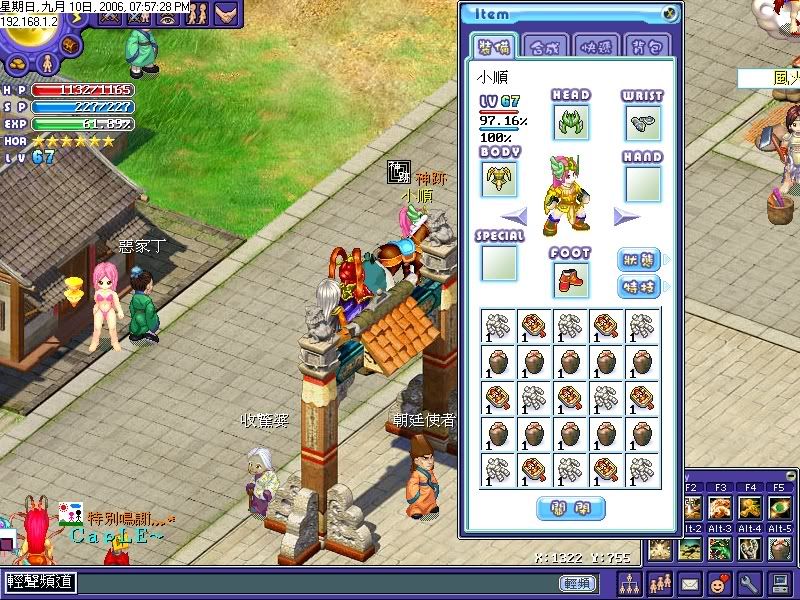Activate the F5 green eye skill

[780, 507]
